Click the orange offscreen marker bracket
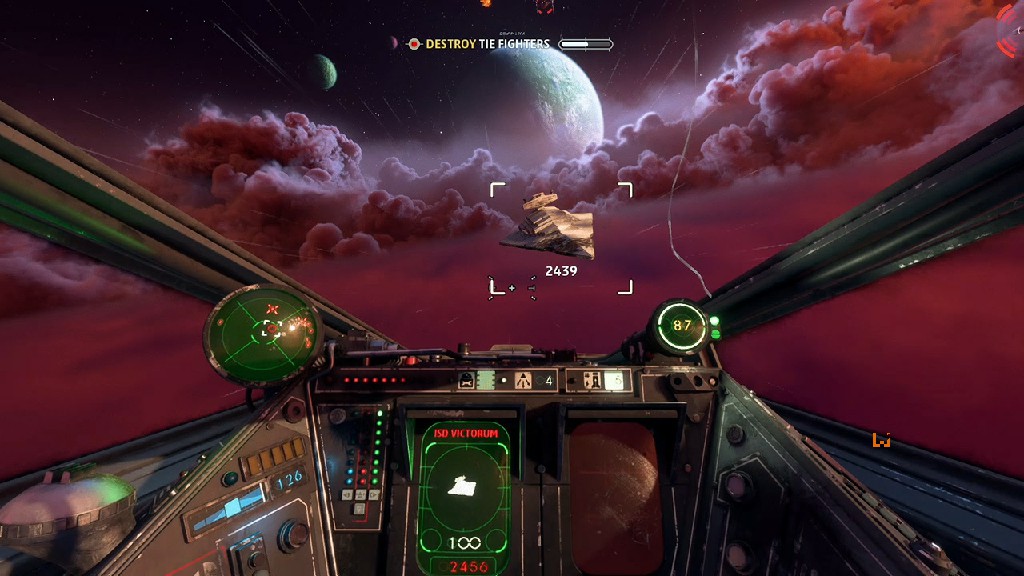The image size is (1024, 576). point(881,439)
